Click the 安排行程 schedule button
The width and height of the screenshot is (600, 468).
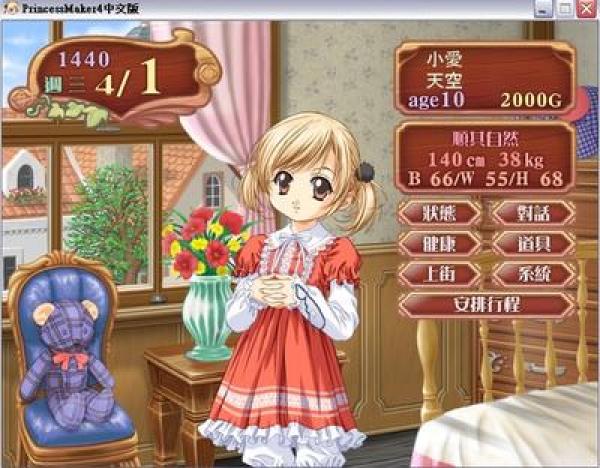(486, 304)
